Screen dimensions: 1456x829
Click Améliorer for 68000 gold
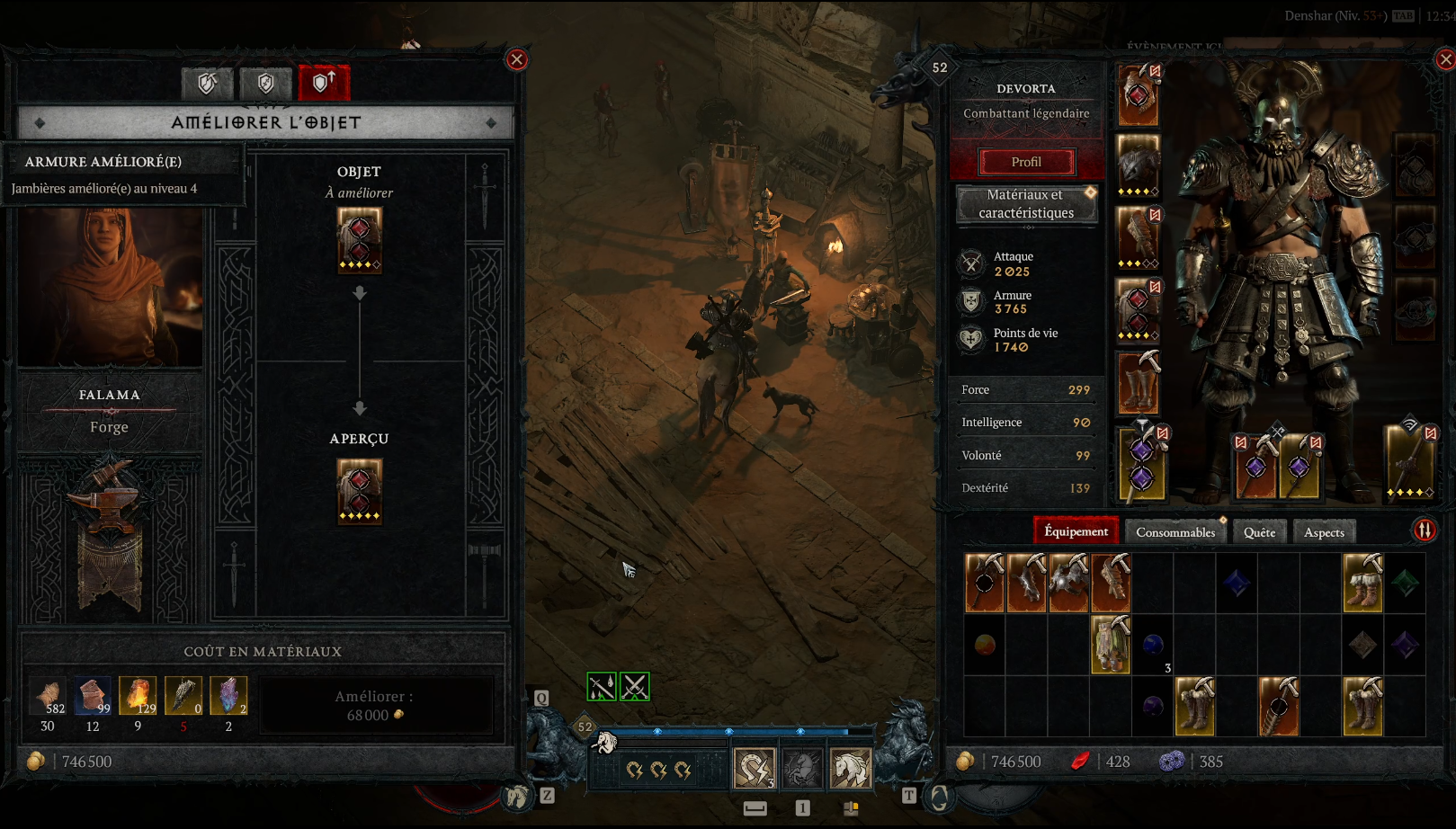click(x=375, y=706)
